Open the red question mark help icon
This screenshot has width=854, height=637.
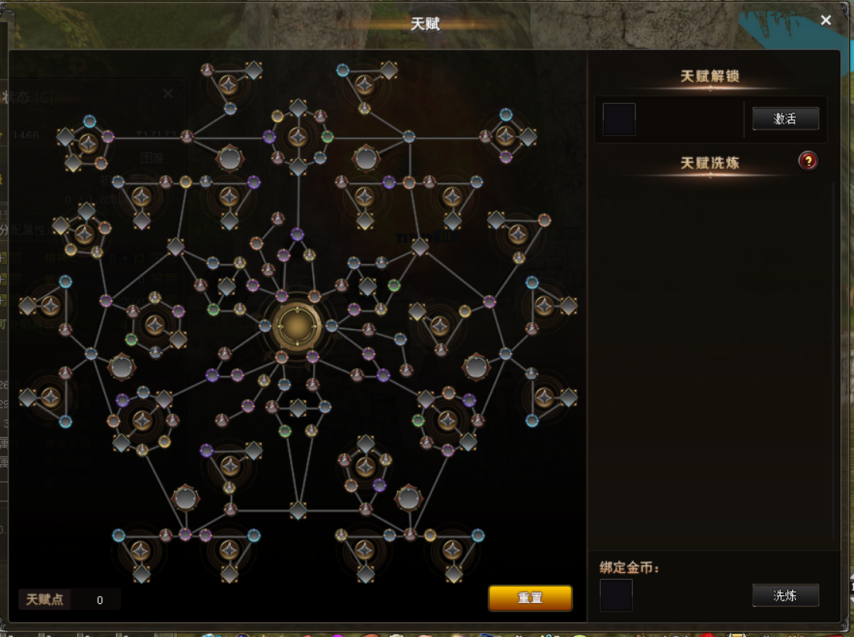[x=808, y=161]
